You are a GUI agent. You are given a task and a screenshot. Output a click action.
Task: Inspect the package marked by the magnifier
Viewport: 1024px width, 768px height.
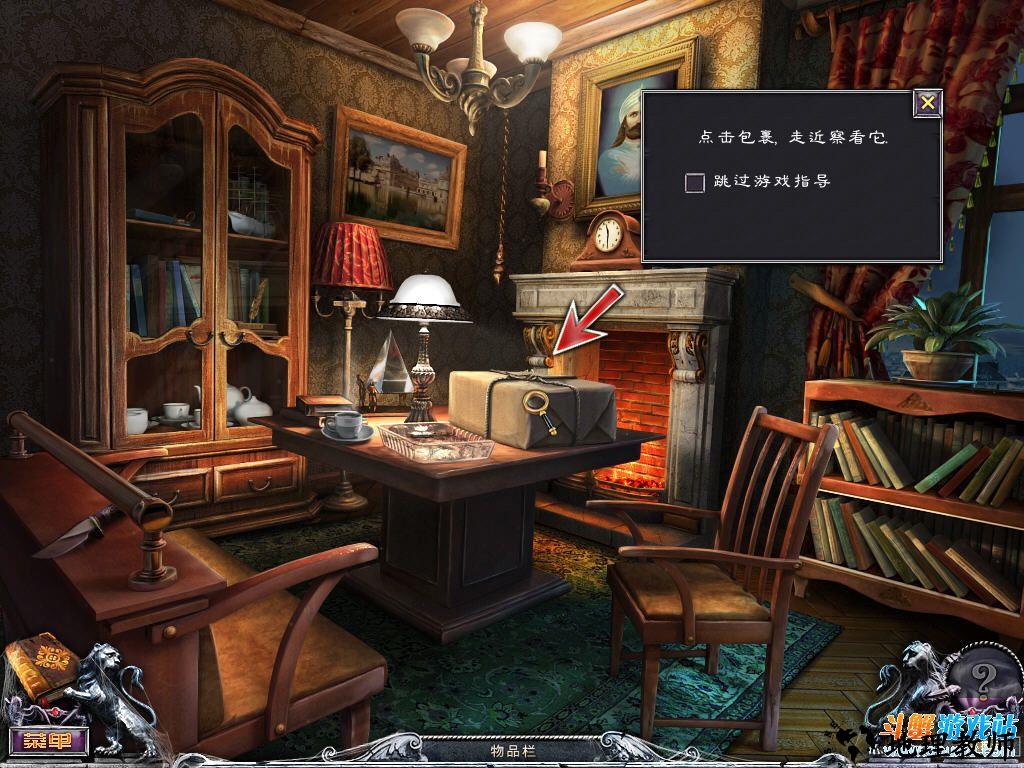[x=533, y=409]
